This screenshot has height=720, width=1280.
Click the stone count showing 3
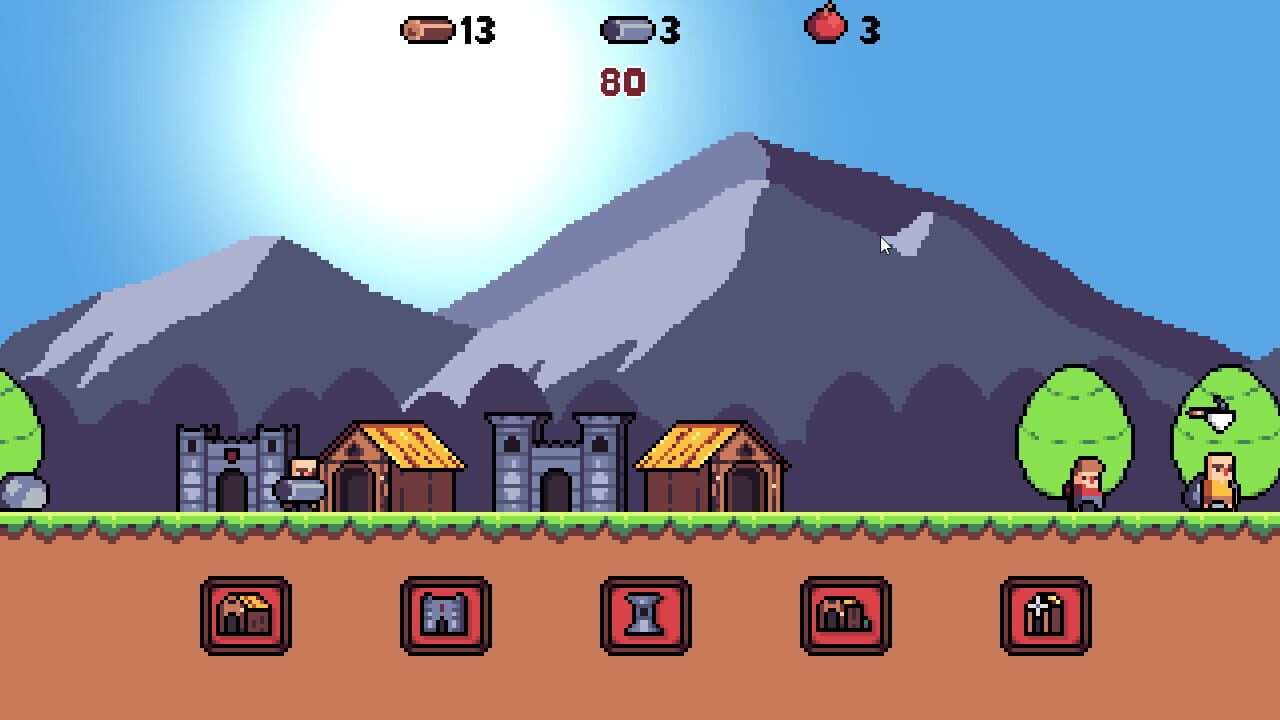[x=668, y=31]
